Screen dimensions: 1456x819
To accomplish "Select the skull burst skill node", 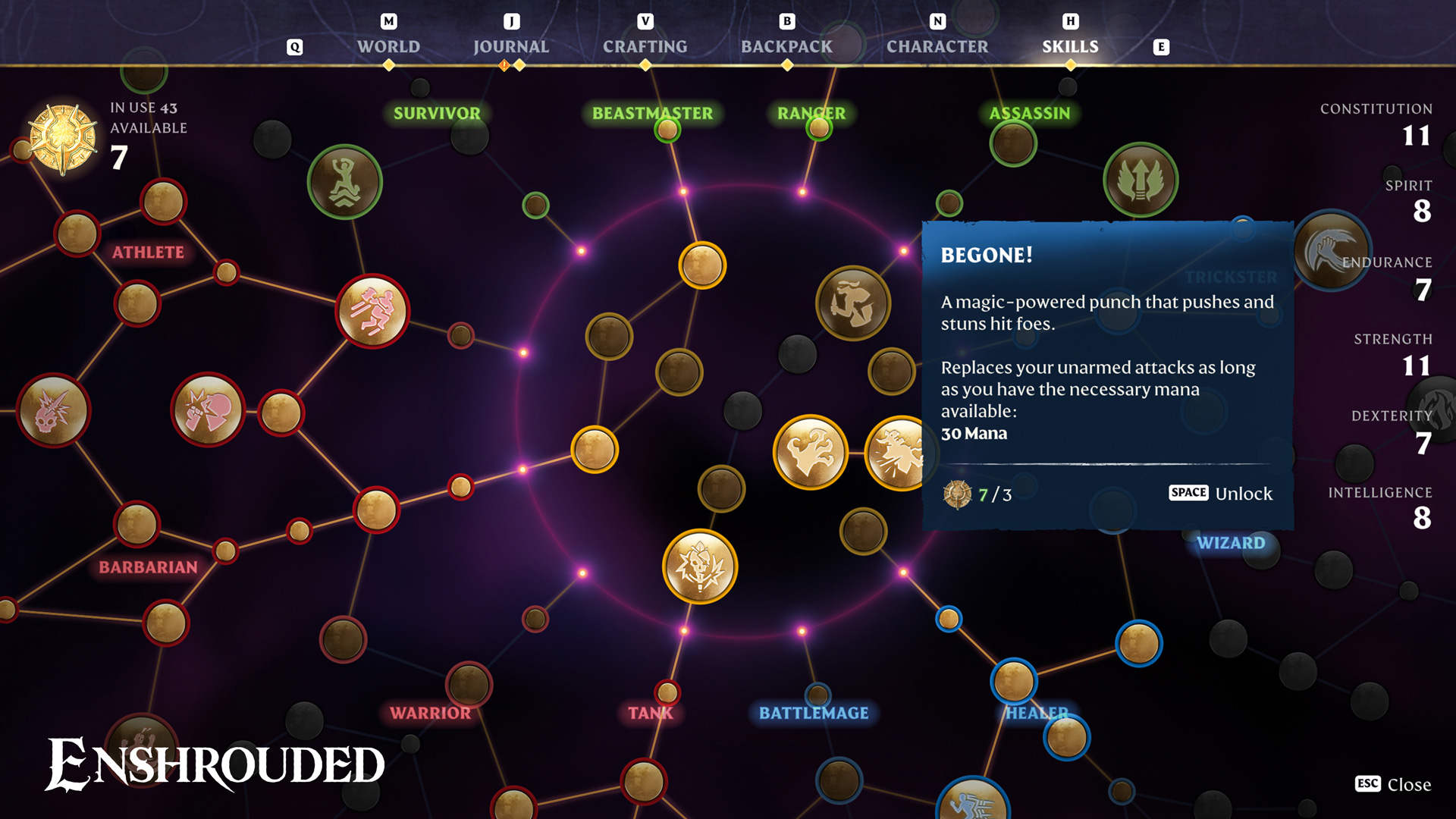I will pyautogui.click(x=700, y=566).
